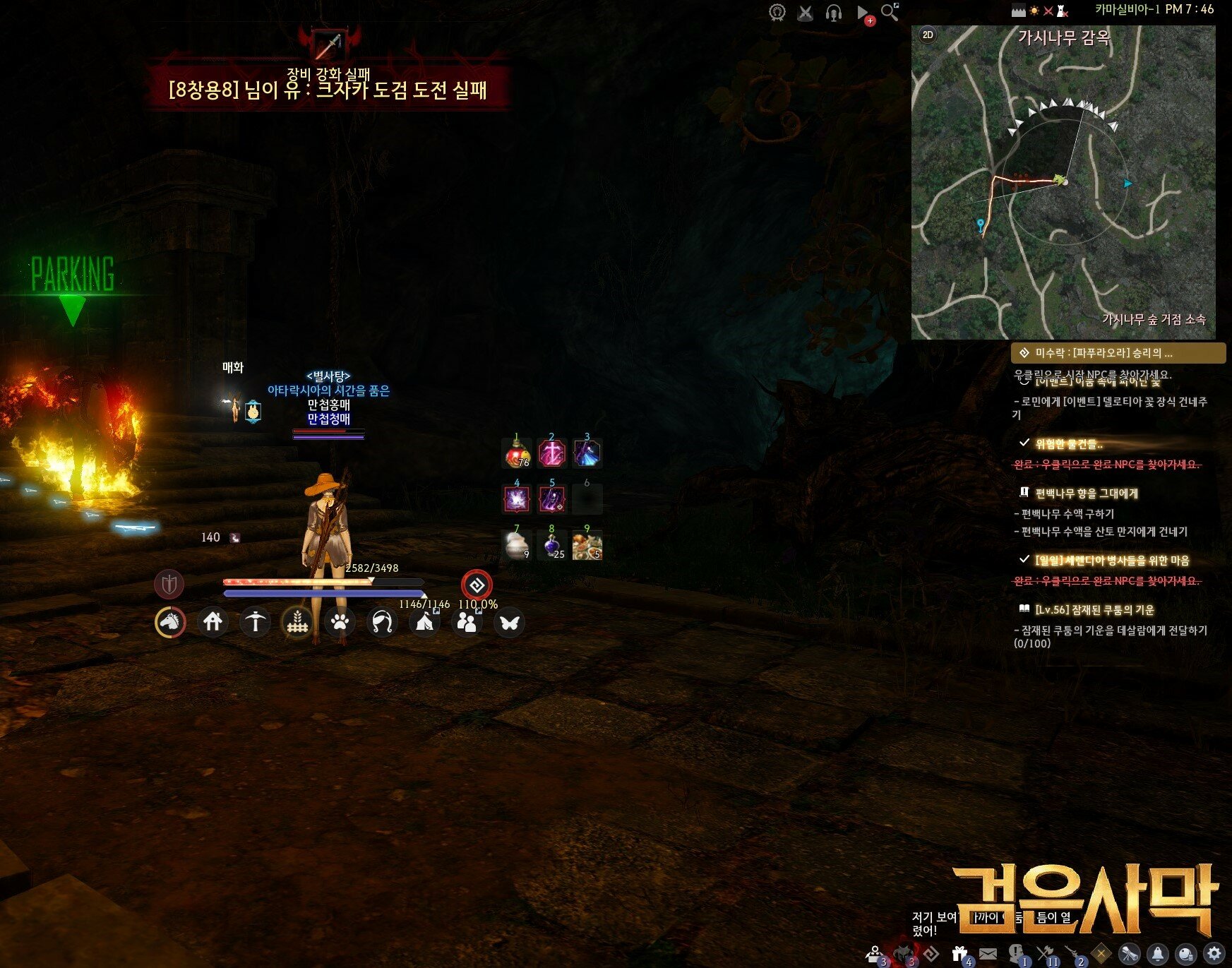Click the butterfly fairy icon
This screenshot has width=1232, height=968.
509,622
